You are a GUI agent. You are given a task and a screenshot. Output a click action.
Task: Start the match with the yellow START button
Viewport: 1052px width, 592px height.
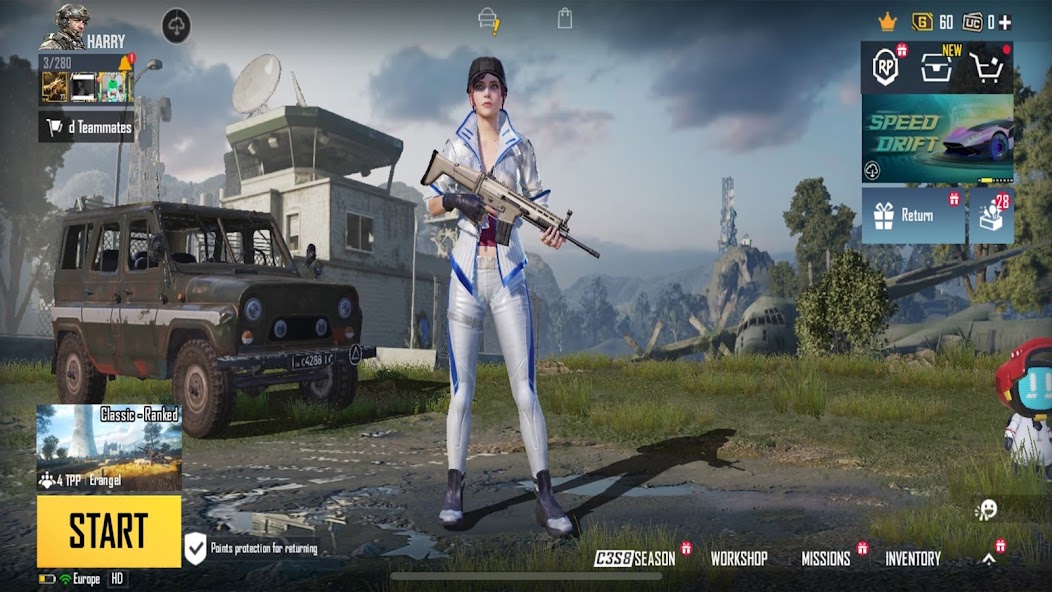(109, 531)
